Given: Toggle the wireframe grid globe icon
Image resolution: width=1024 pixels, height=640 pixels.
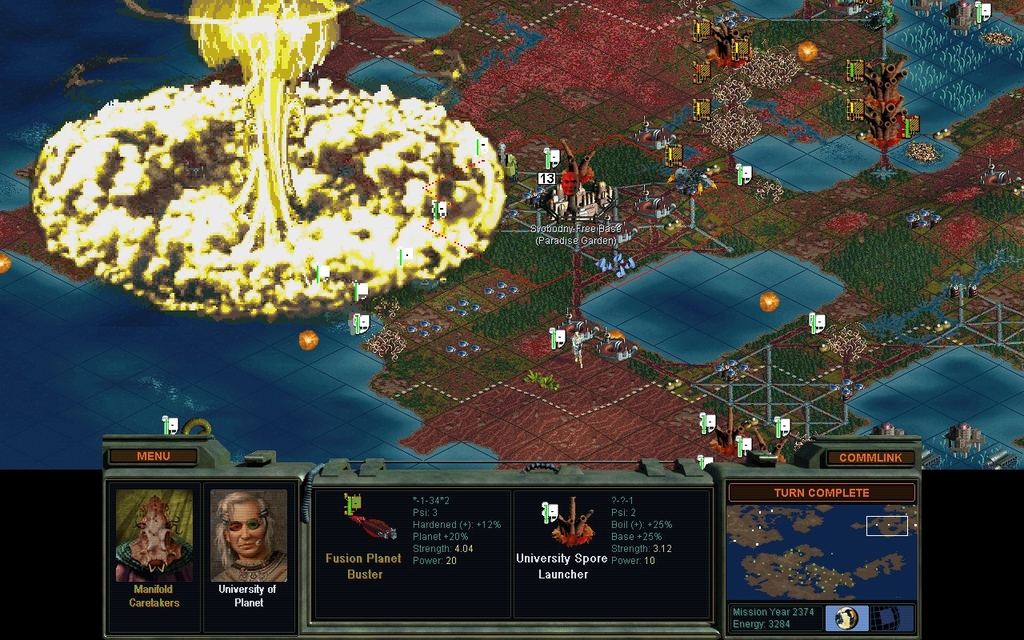Looking at the screenshot, I should (883, 617).
